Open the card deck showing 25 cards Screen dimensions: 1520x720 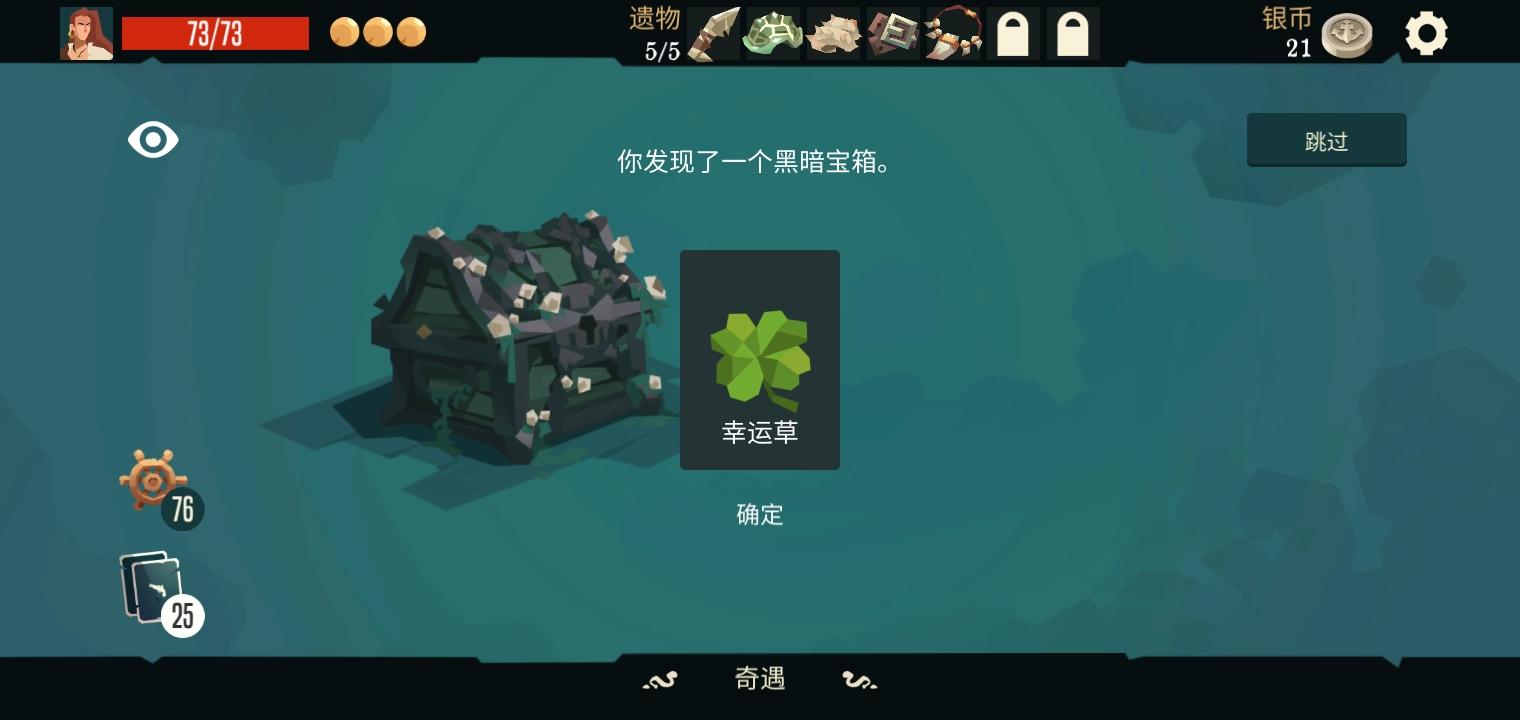click(x=150, y=585)
